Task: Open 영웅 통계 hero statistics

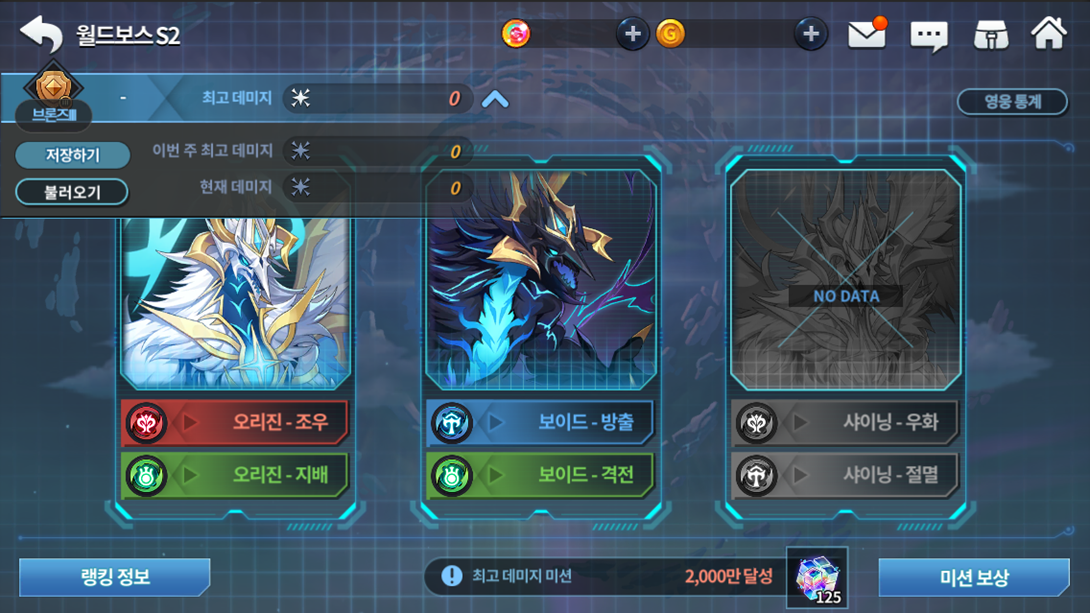Action: click(1013, 101)
